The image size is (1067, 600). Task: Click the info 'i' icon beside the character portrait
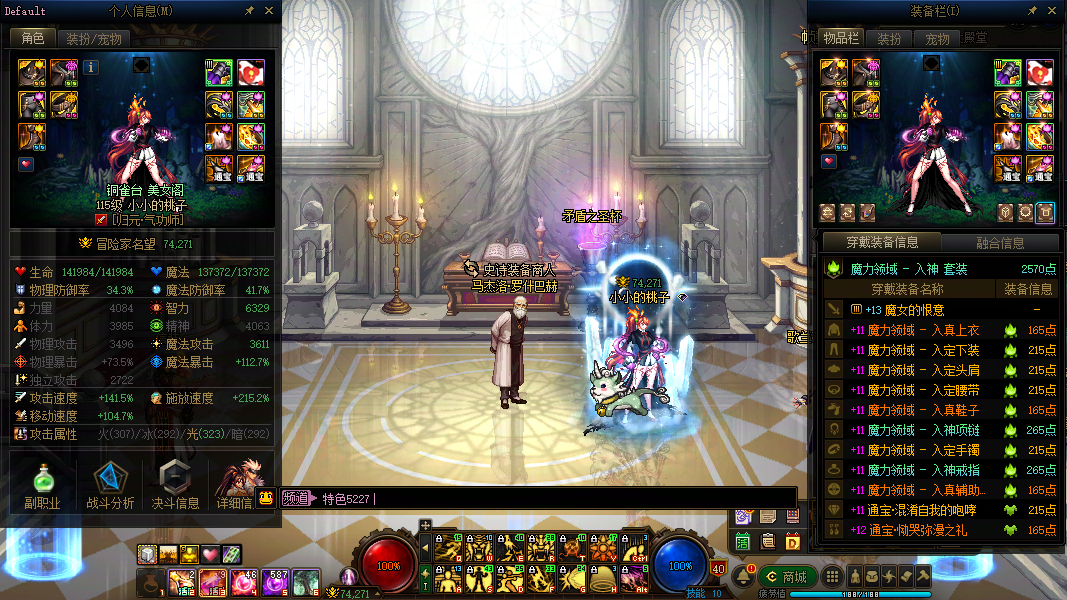91,68
